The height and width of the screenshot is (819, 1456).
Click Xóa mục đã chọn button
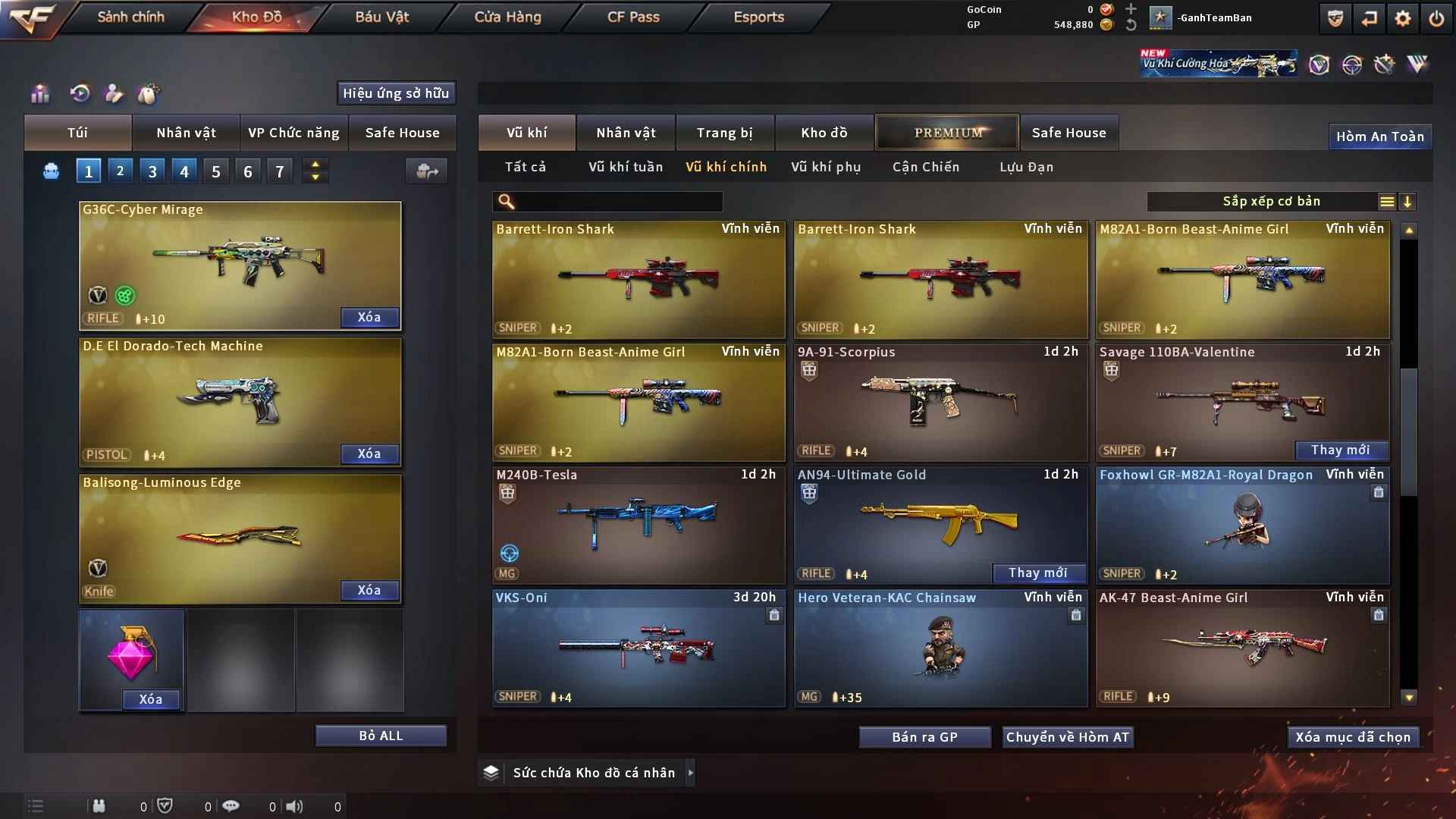(1353, 737)
